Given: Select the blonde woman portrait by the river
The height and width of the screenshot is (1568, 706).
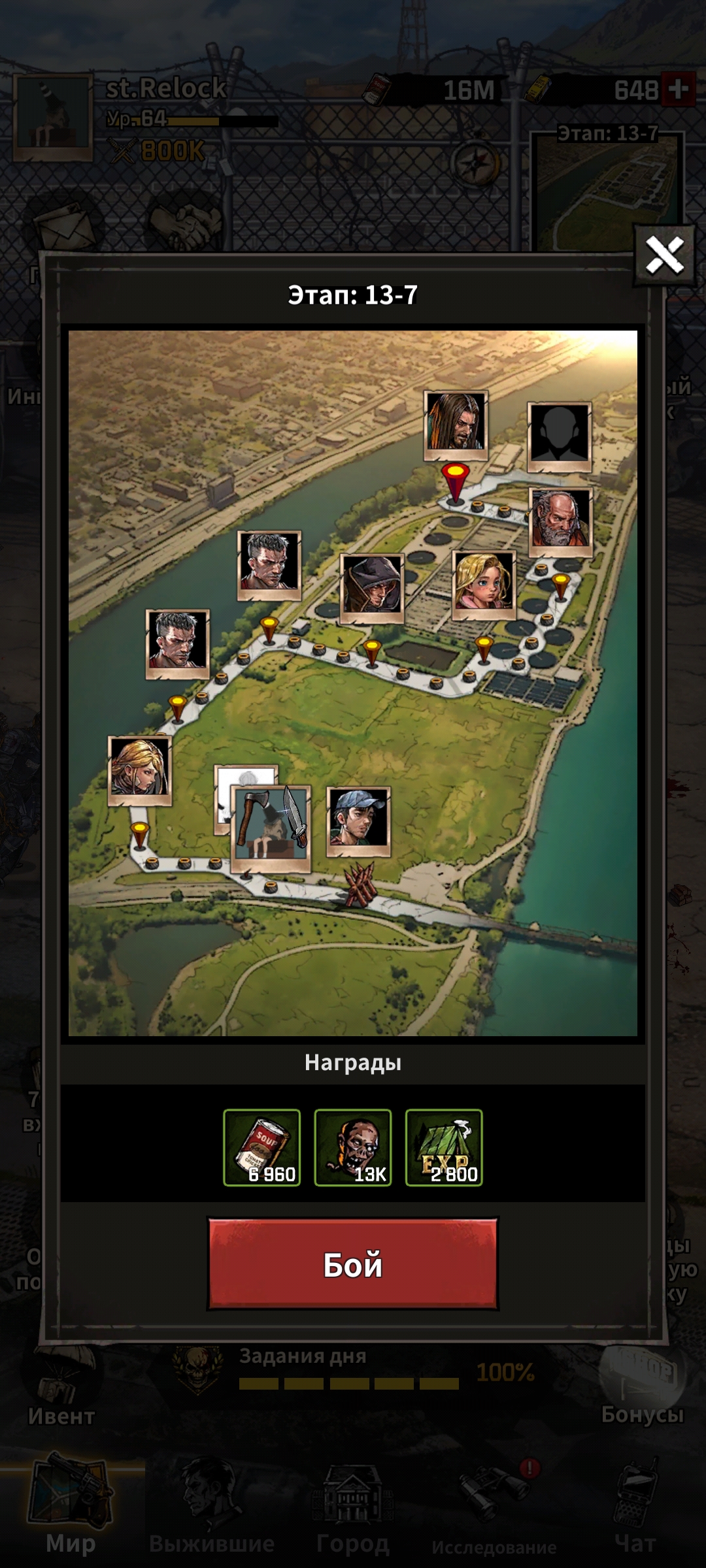Looking at the screenshot, I should point(139,768).
